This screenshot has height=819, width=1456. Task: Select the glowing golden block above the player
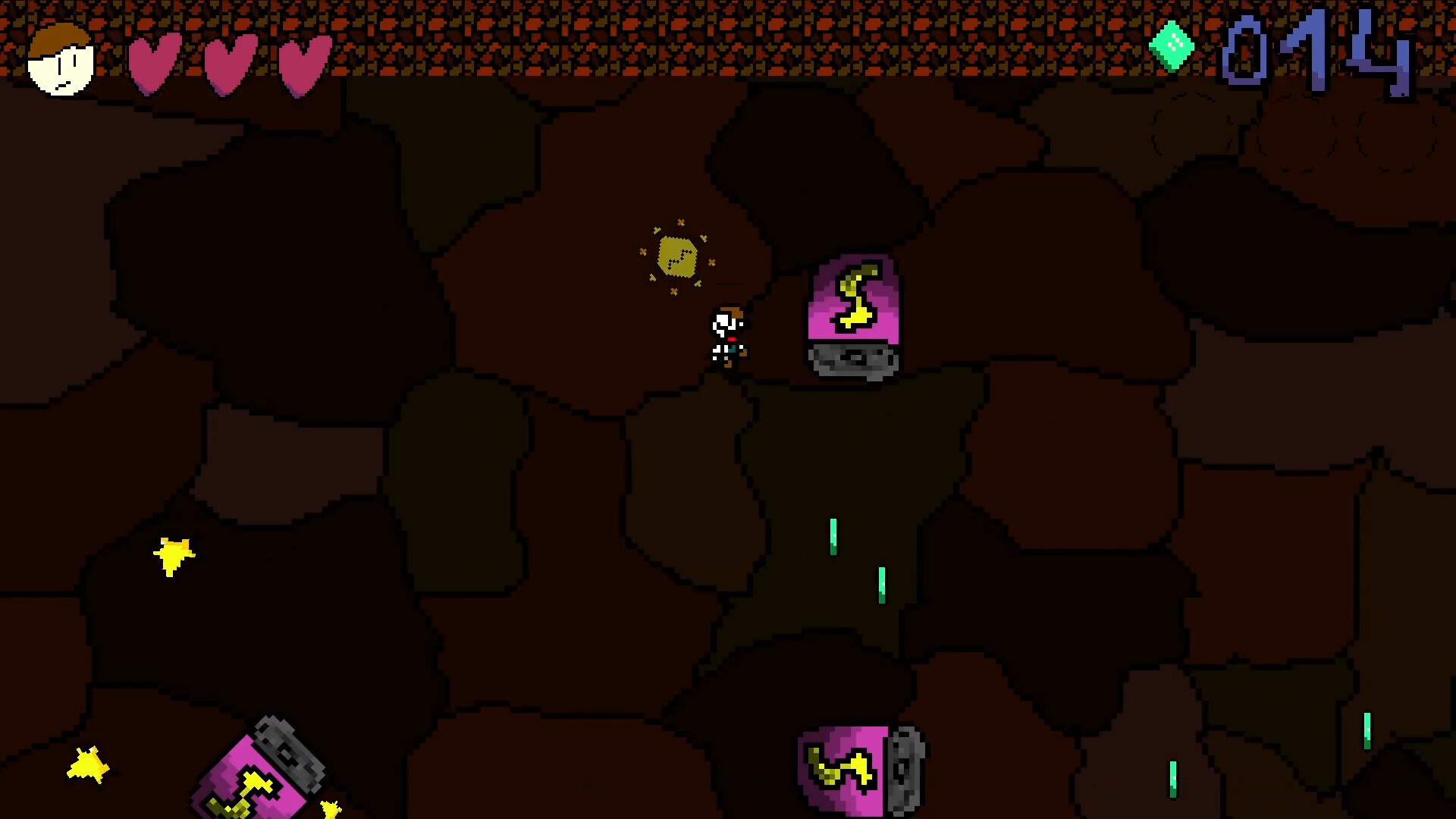pyautogui.click(x=679, y=256)
